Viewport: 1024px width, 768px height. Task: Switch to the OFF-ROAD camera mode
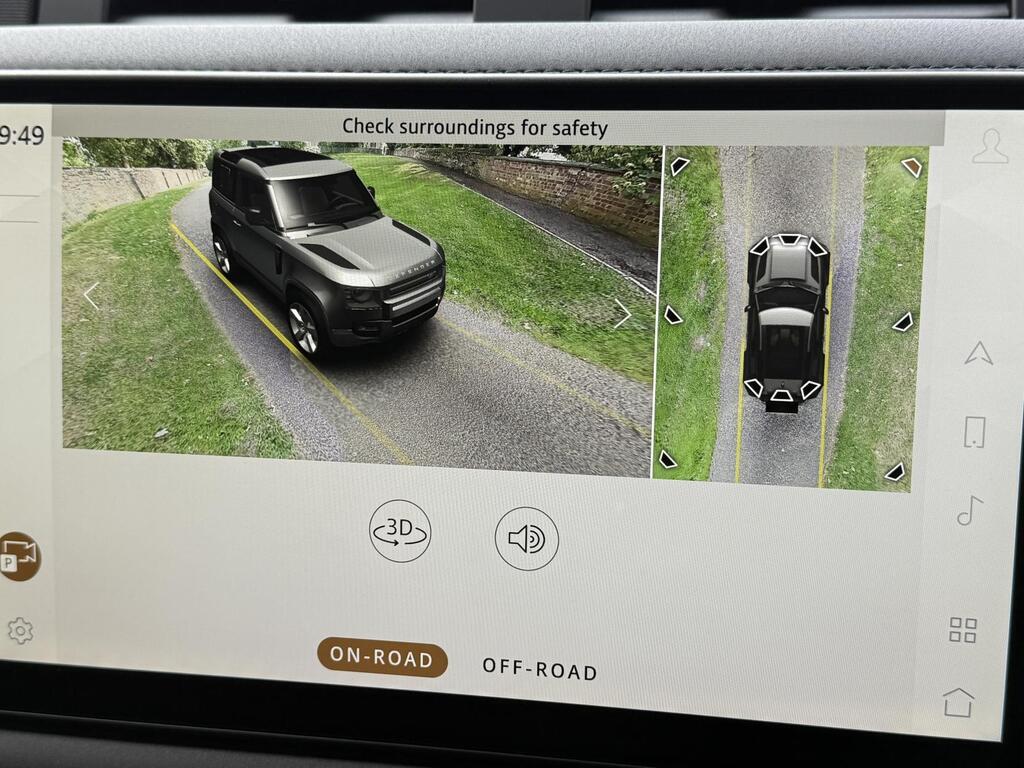539,668
